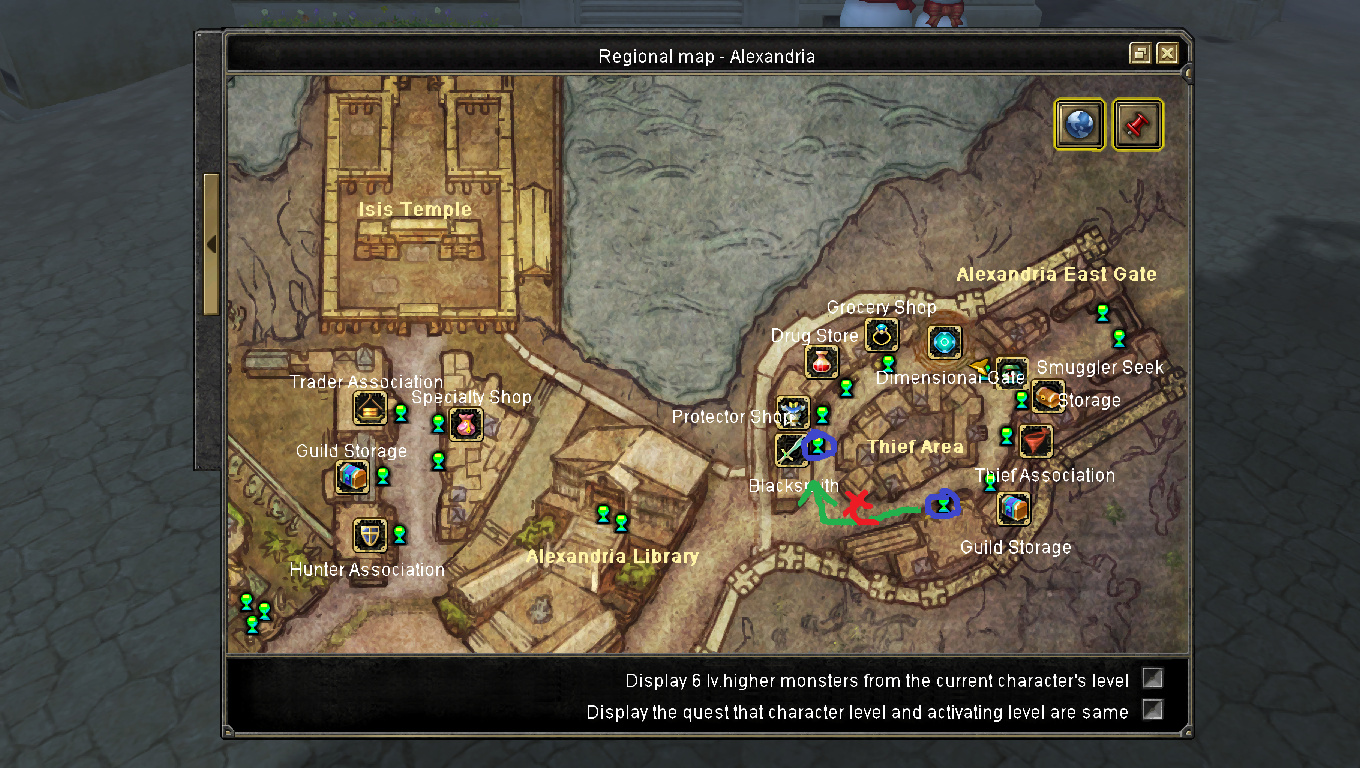Open the world map globe button
The width and height of the screenshot is (1360, 768).
(1080, 124)
